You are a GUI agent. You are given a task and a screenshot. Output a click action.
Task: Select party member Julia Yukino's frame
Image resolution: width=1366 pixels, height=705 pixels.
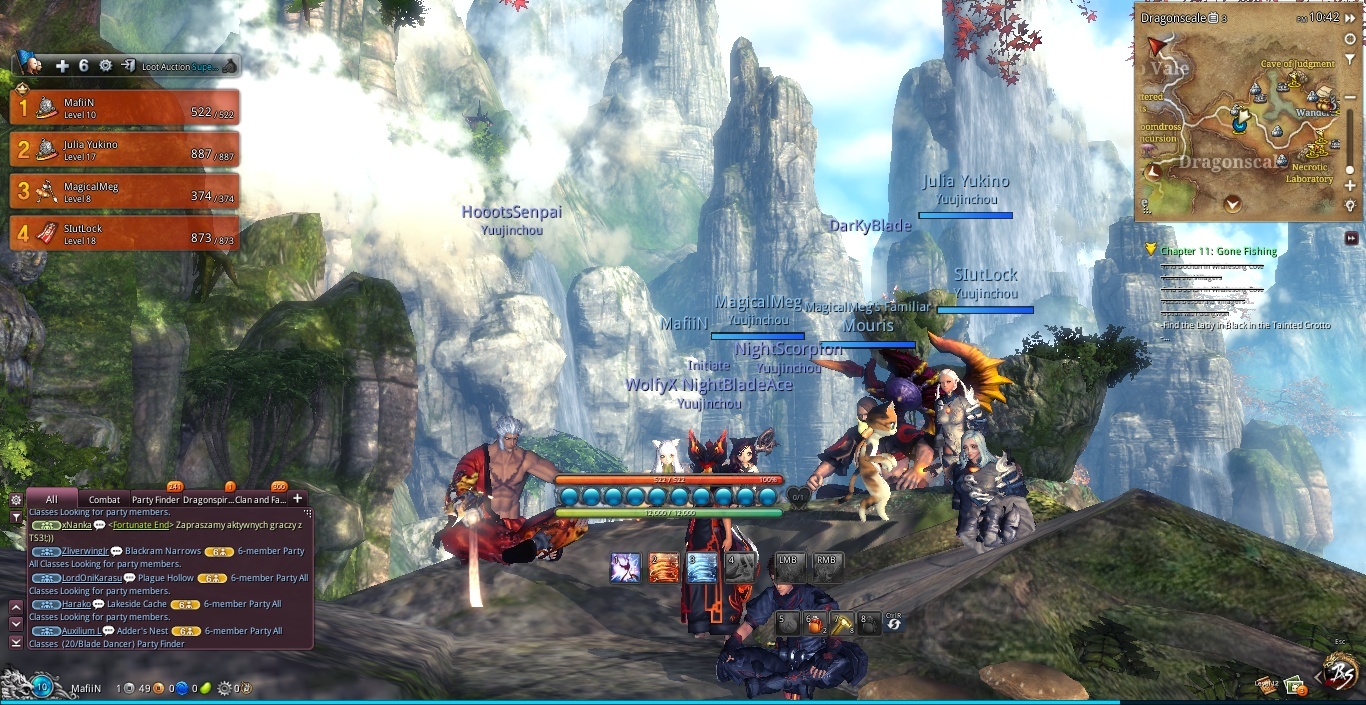point(124,149)
